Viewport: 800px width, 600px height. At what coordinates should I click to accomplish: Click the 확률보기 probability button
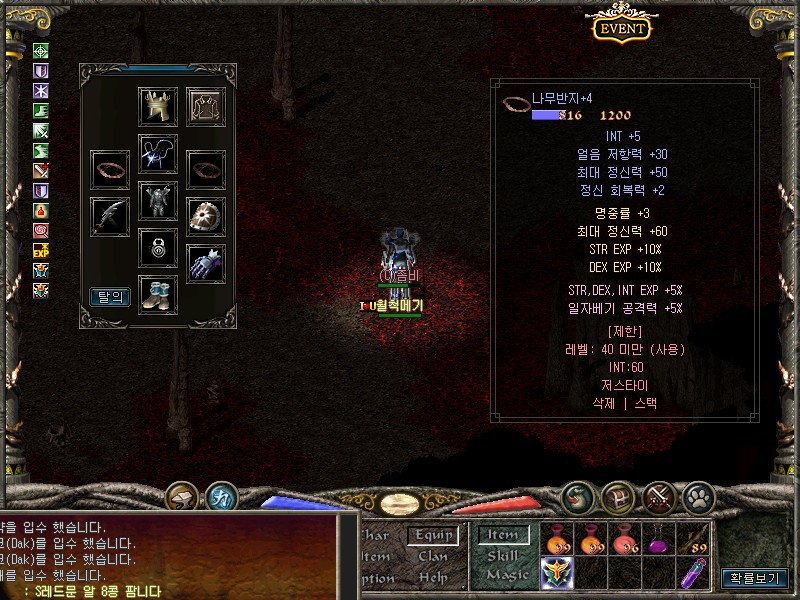[x=755, y=578]
